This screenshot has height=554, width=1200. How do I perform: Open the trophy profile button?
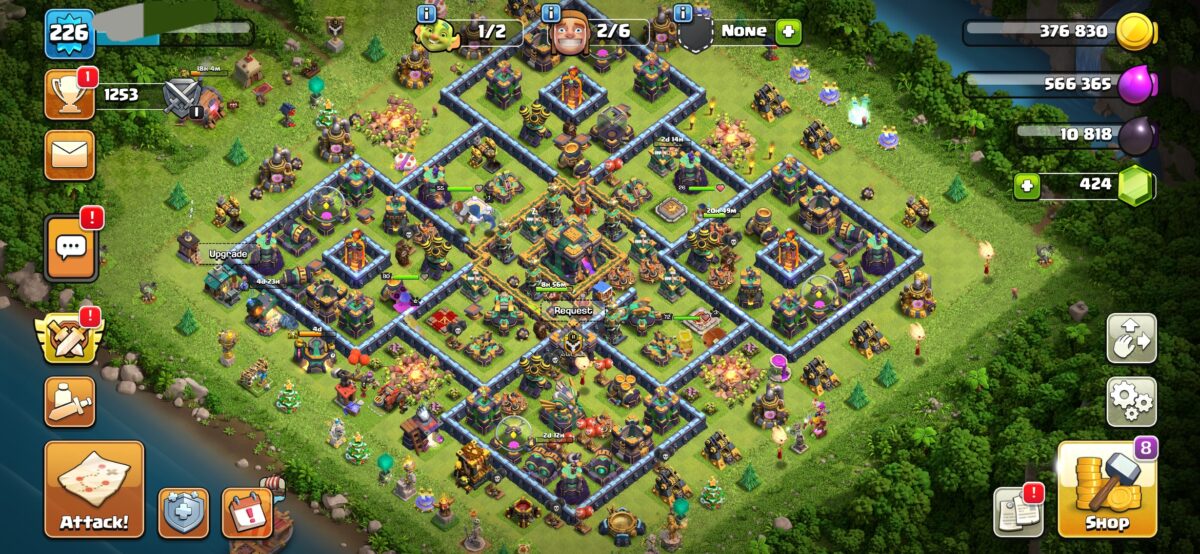point(69,95)
